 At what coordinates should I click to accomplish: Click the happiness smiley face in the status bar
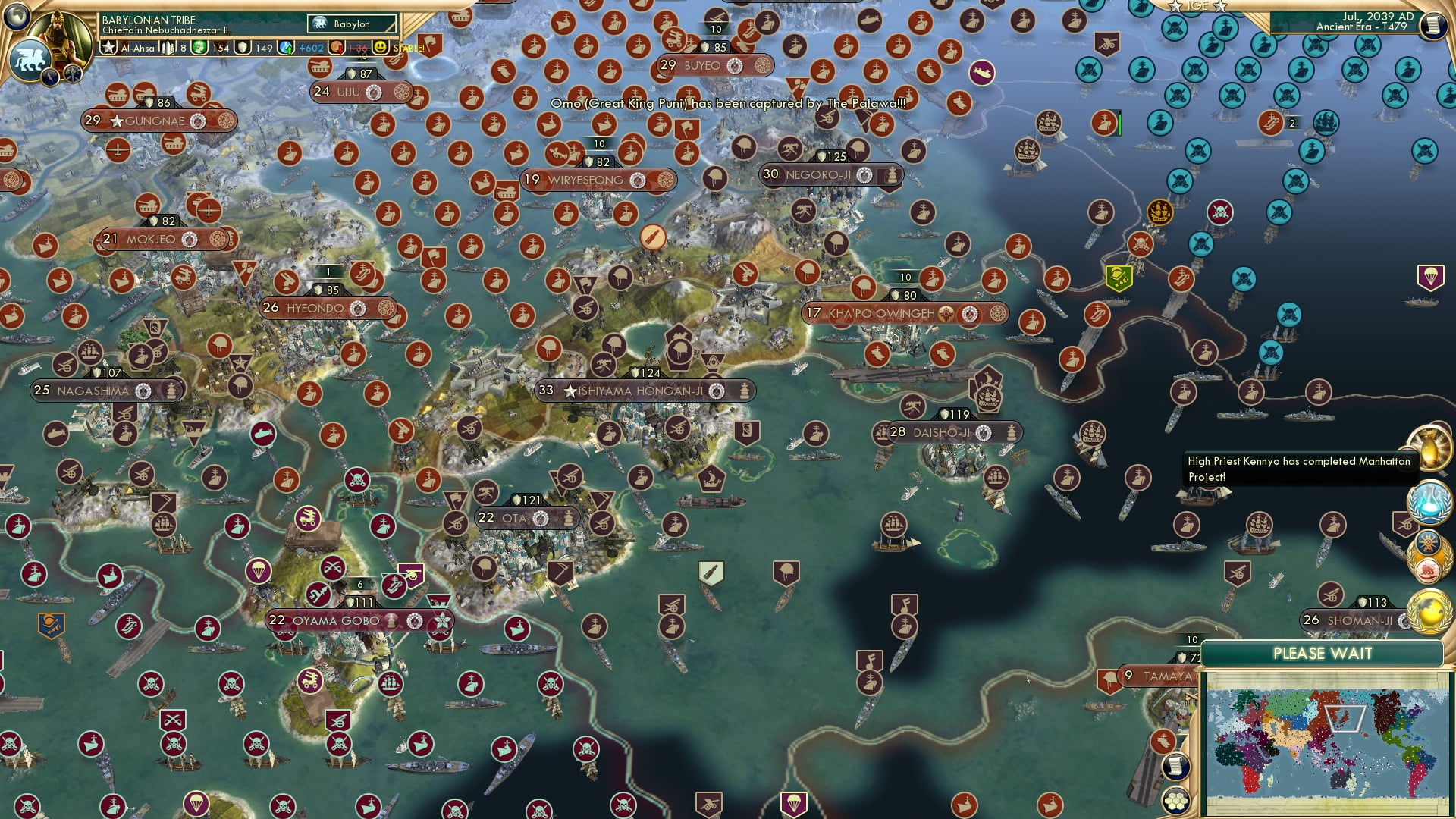pos(378,46)
